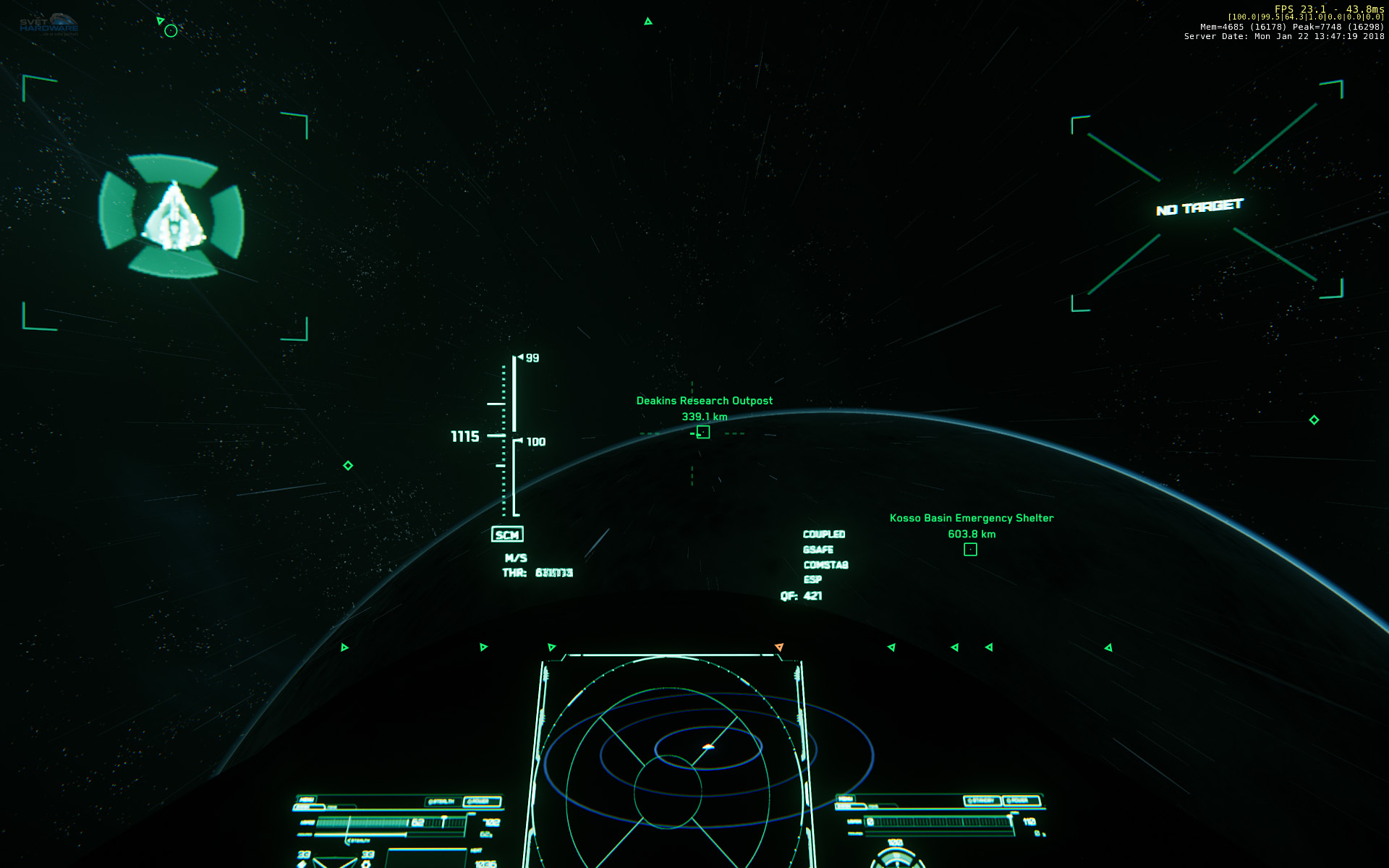1389x868 pixels.
Task: Select the Deakins Research Outpost nav marker
Action: (x=702, y=433)
